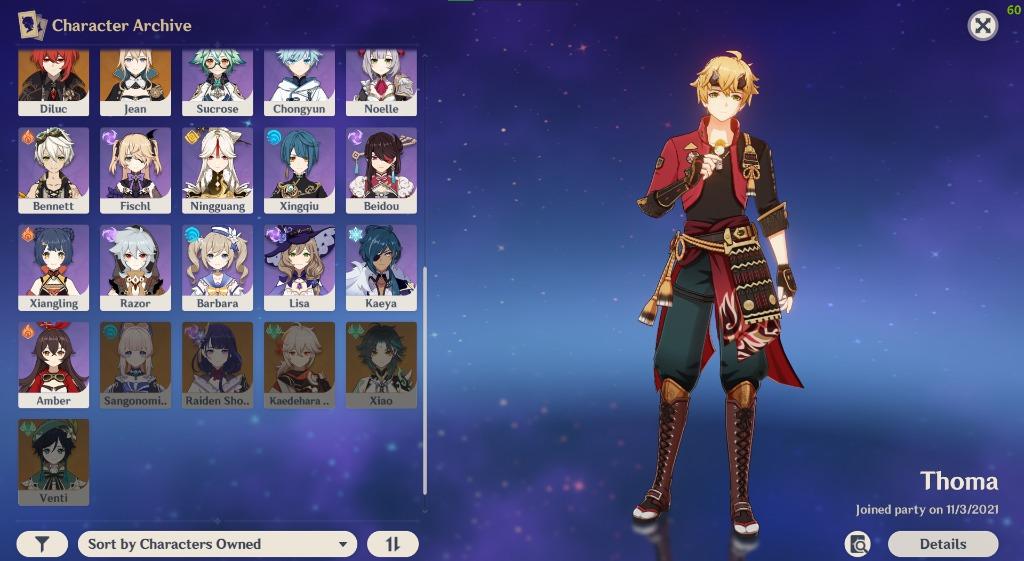1024x561 pixels.
Task: Select the Ningguang character tile
Action: click(x=217, y=169)
